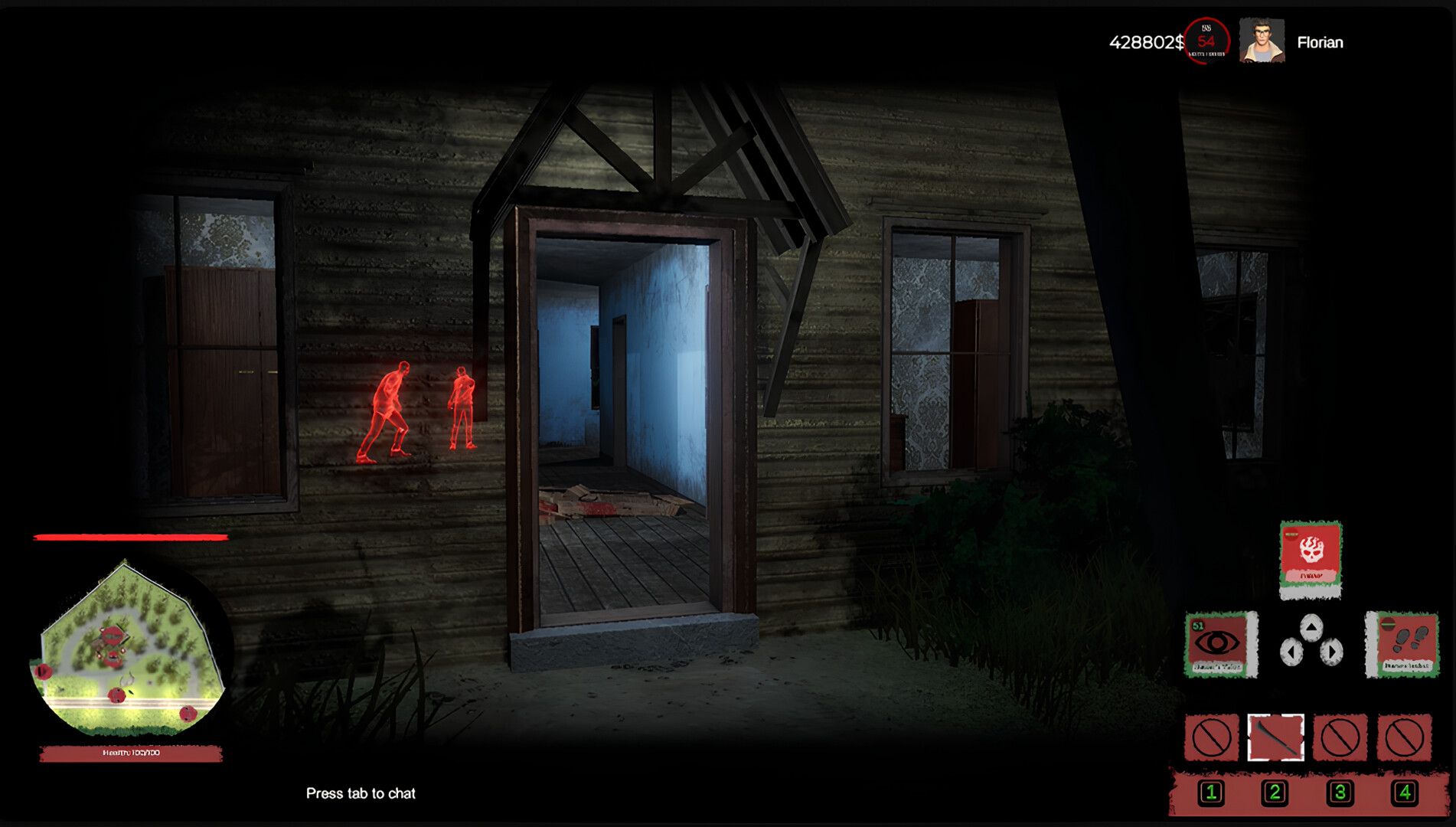Click the Press tab to chat prompt
The height and width of the screenshot is (827, 1456).
tap(361, 794)
